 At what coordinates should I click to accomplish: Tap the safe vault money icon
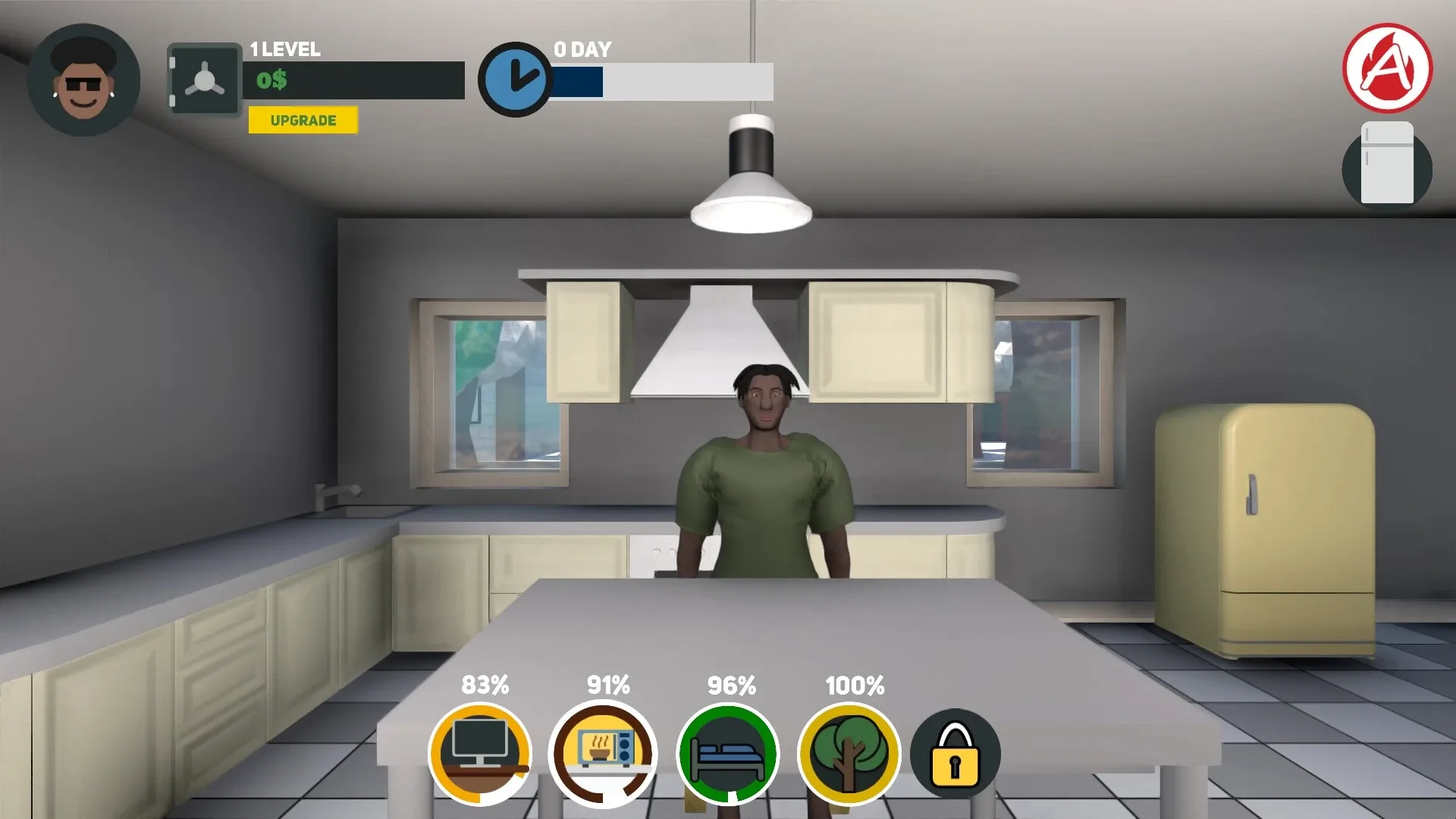[x=203, y=78]
